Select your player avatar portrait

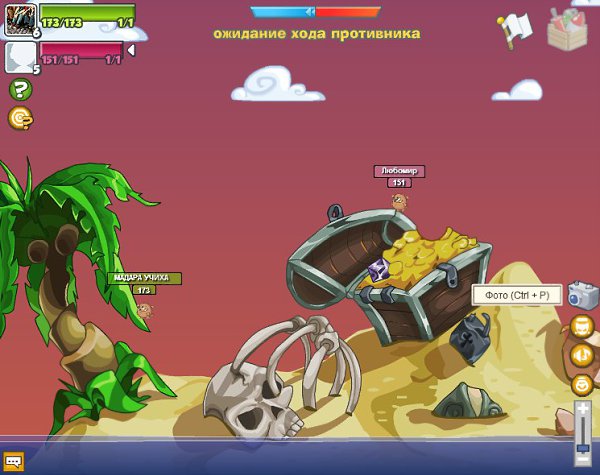coord(21,19)
